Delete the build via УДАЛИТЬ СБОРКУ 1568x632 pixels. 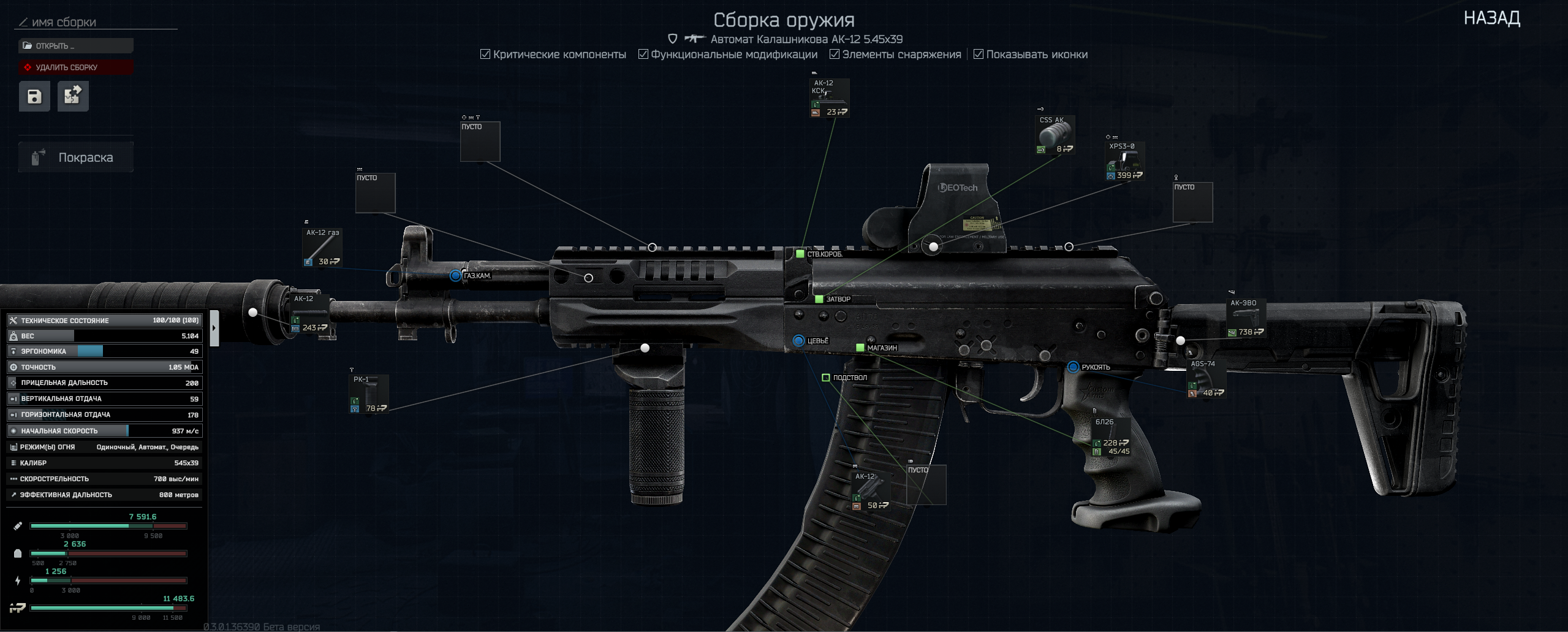point(76,67)
